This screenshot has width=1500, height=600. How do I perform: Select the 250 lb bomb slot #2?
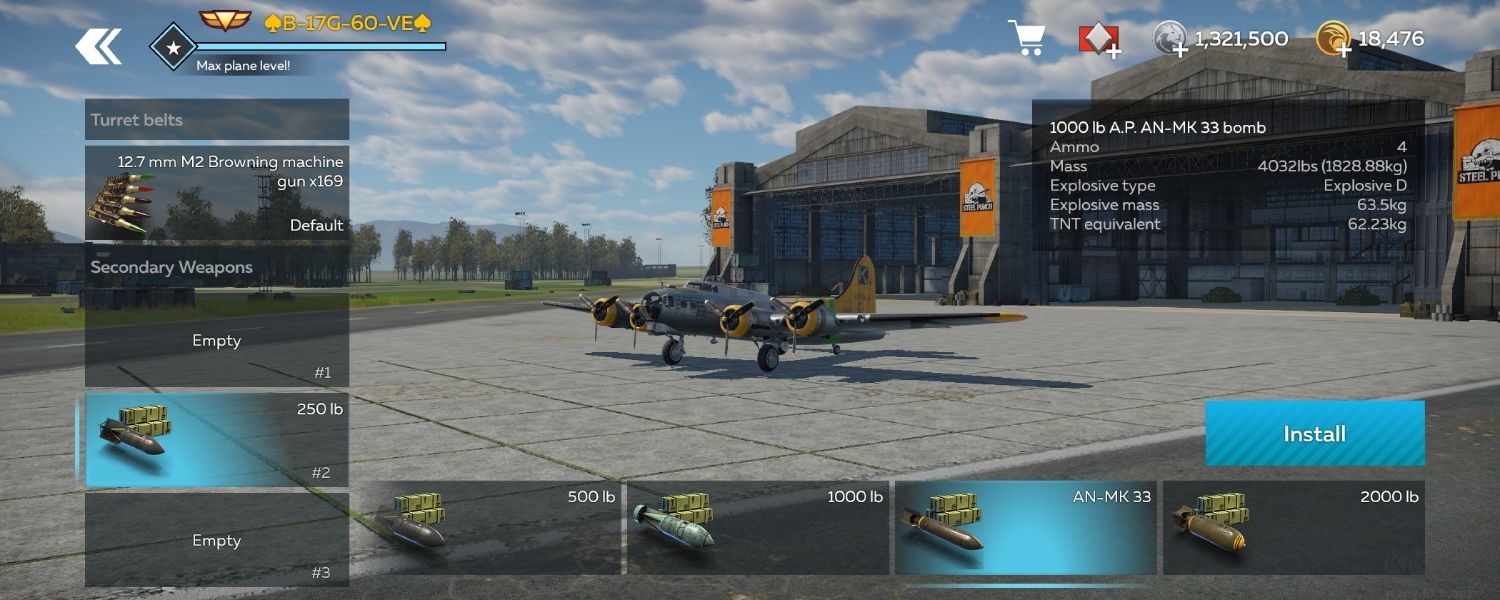tap(217, 440)
